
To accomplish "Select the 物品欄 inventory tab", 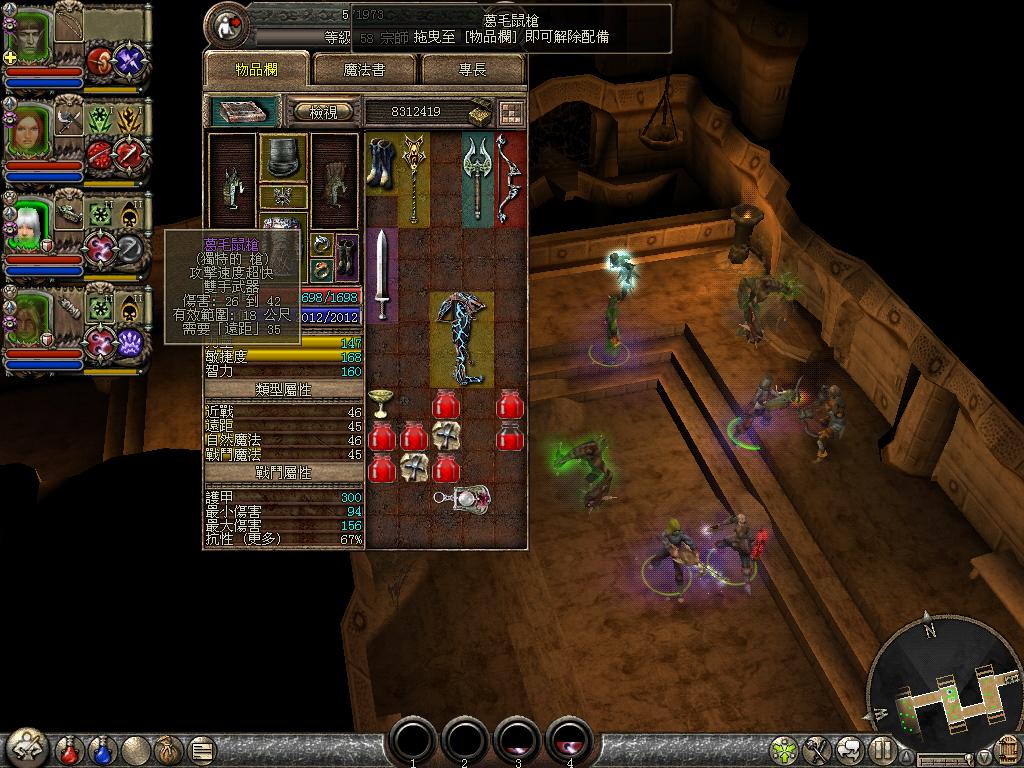I will (x=256, y=69).
